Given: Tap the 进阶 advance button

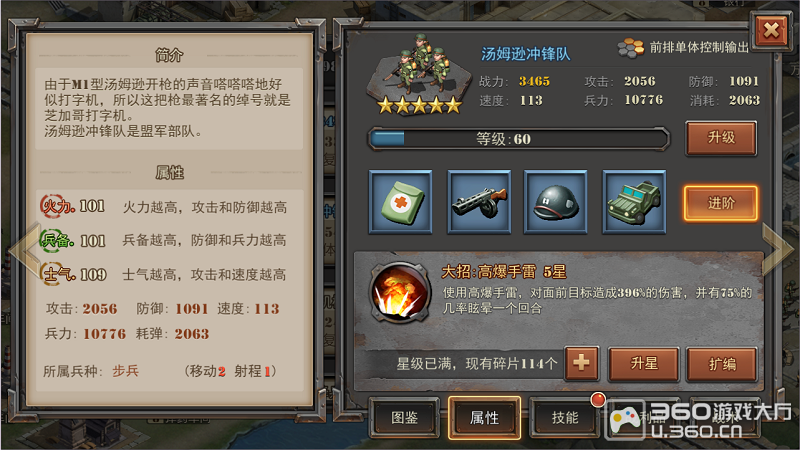Looking at the screenshot, I should coord(720,203).
